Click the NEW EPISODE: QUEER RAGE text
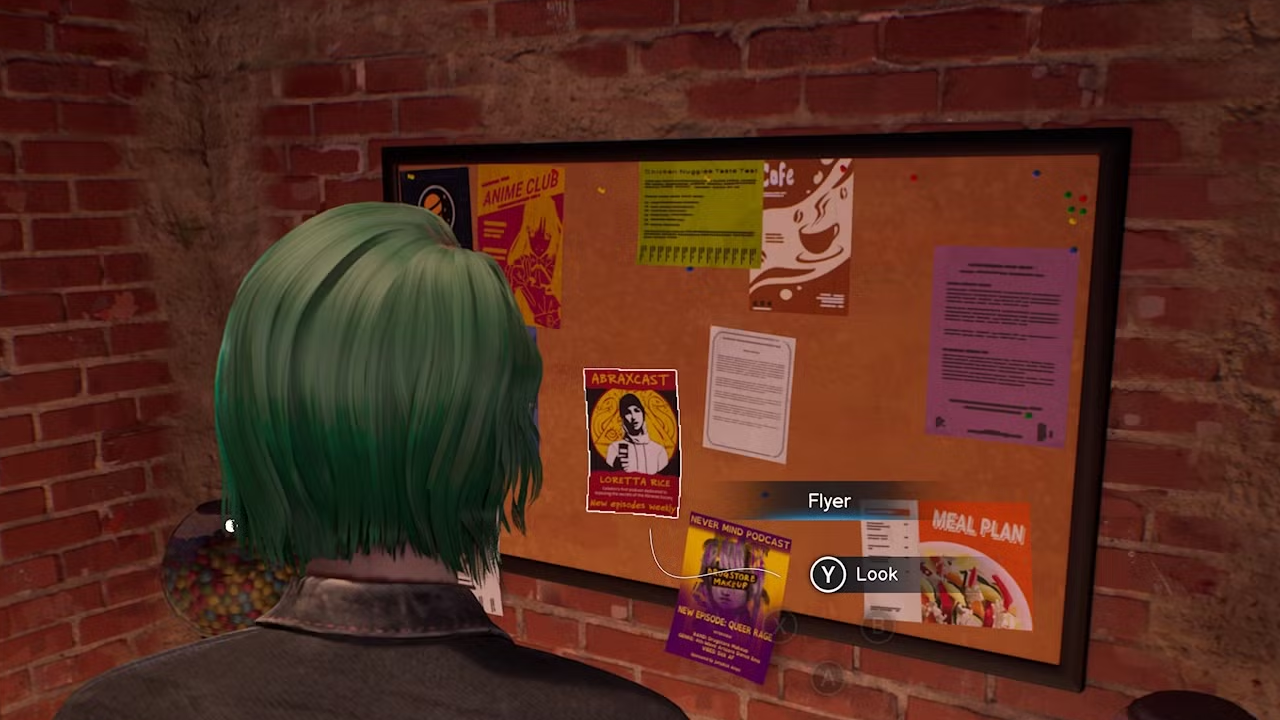The width and height of the screenshot is (1280, 720). [x=725, y=622]
